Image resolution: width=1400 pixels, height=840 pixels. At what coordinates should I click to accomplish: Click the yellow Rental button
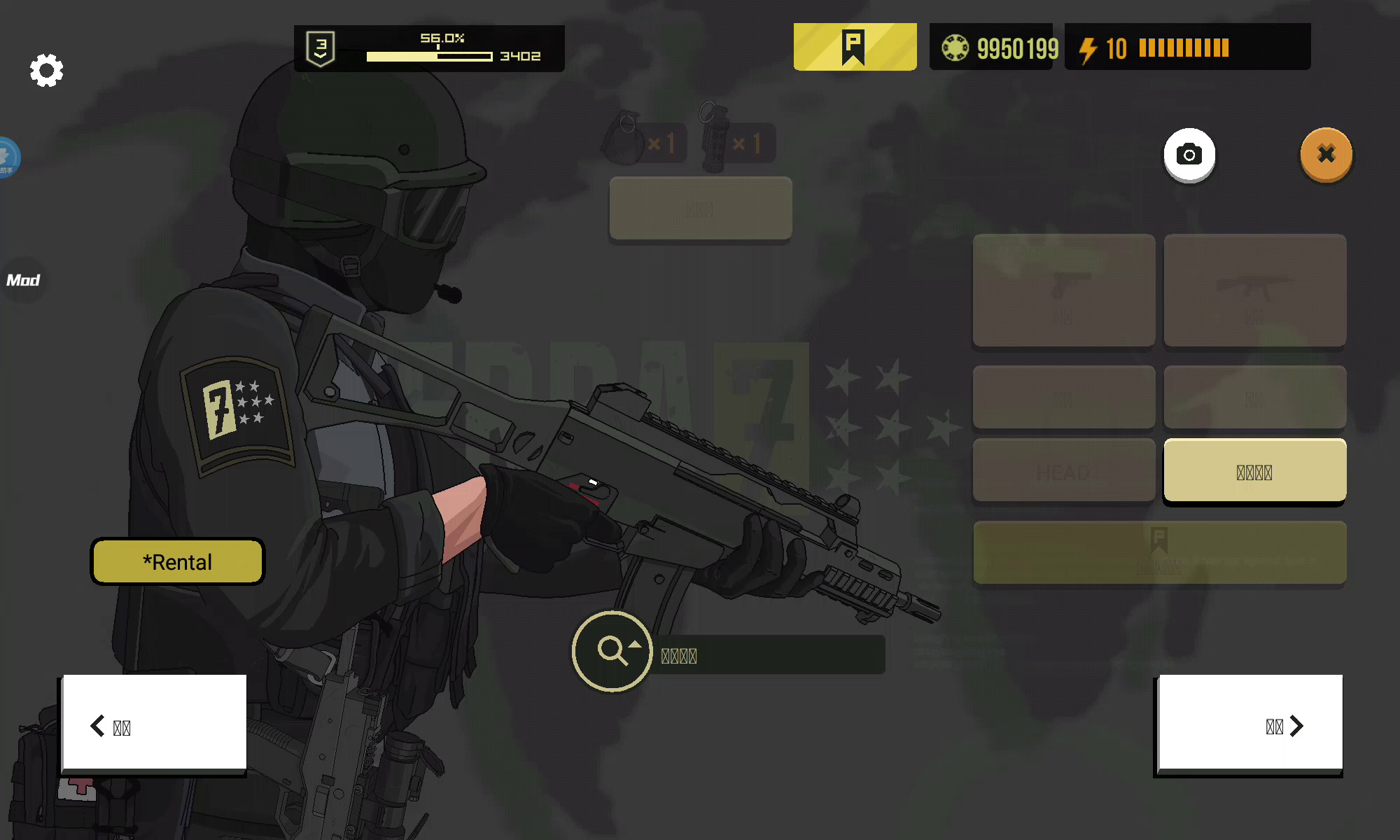178,561
